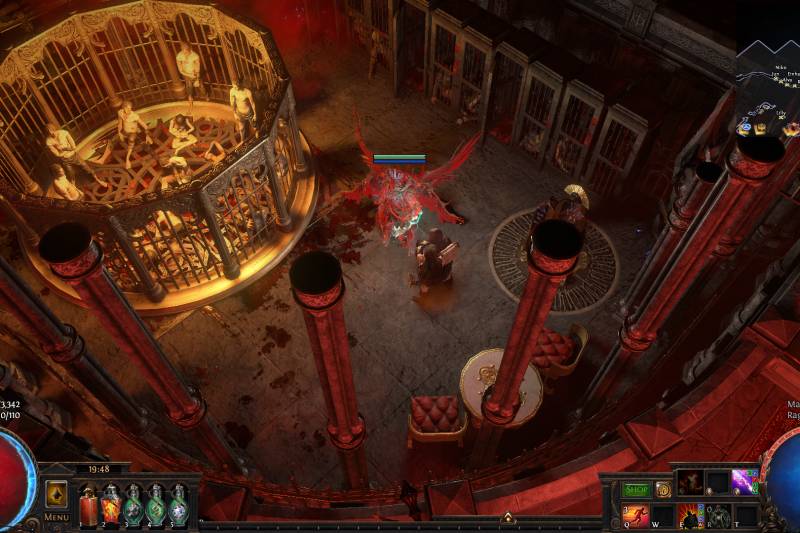This screenshot has width=800, height=533.
Task: Open the green Shop button
Action: click(x=637, y=490)
